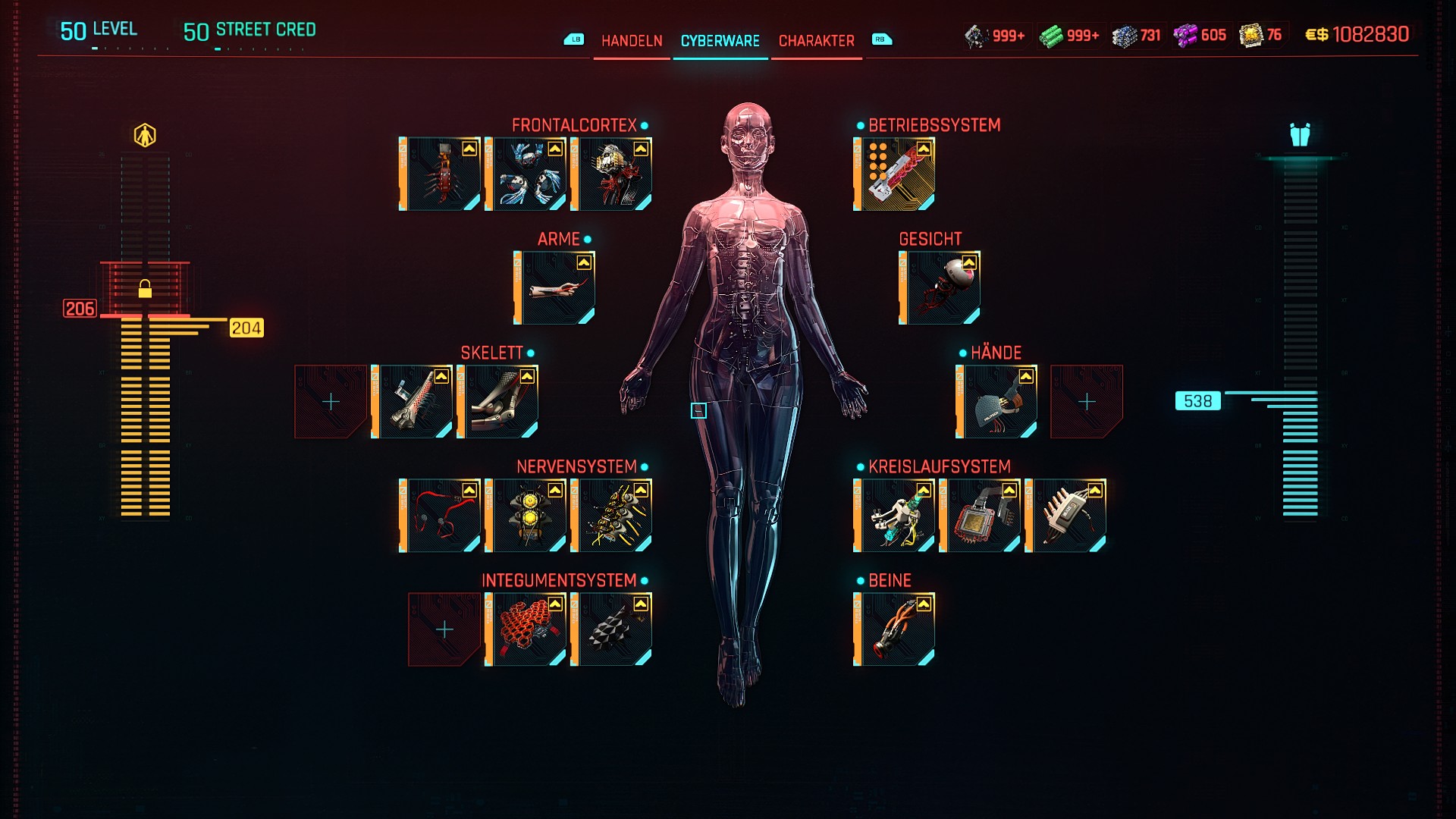Select the white comb-shaped Kreislaufsystem implant
Screen dimensions: 1456x819
(1066, 516)
